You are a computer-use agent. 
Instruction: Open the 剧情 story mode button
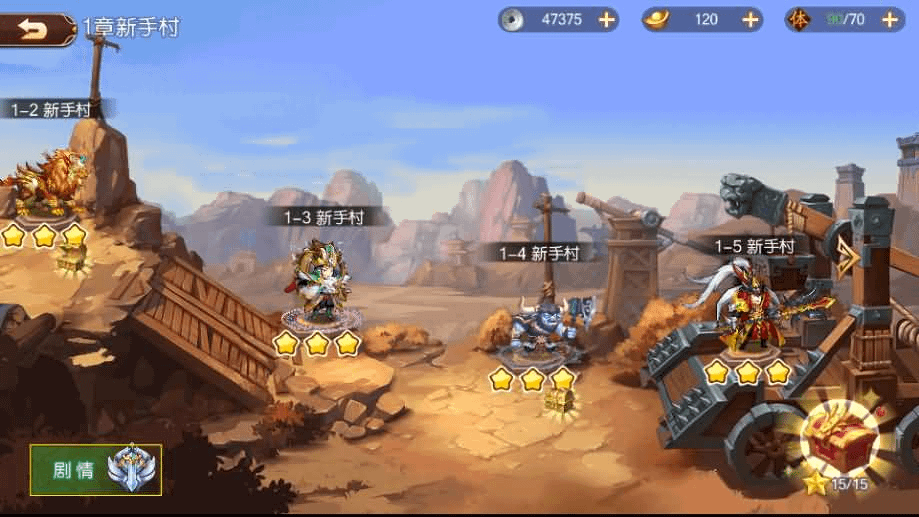click(x=95, y=470)
